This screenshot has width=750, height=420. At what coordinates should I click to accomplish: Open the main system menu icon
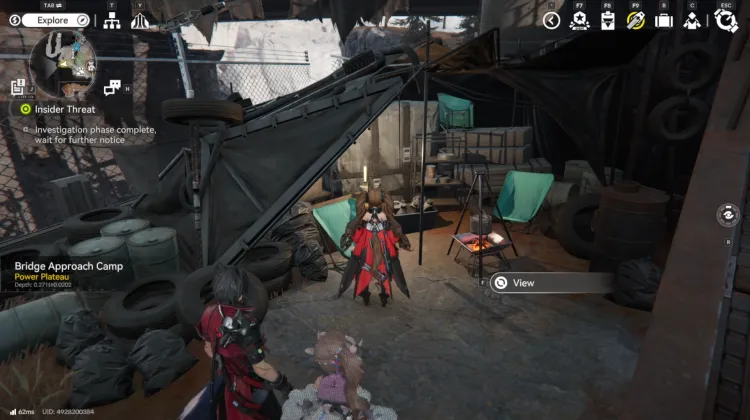(724, 21)
